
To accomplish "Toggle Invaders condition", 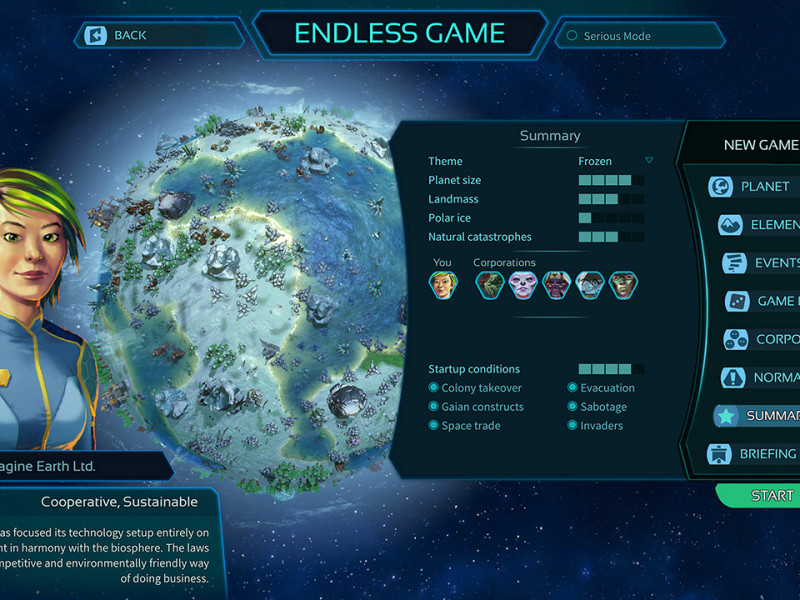I will pyautogui.click(x=573, y=426).
